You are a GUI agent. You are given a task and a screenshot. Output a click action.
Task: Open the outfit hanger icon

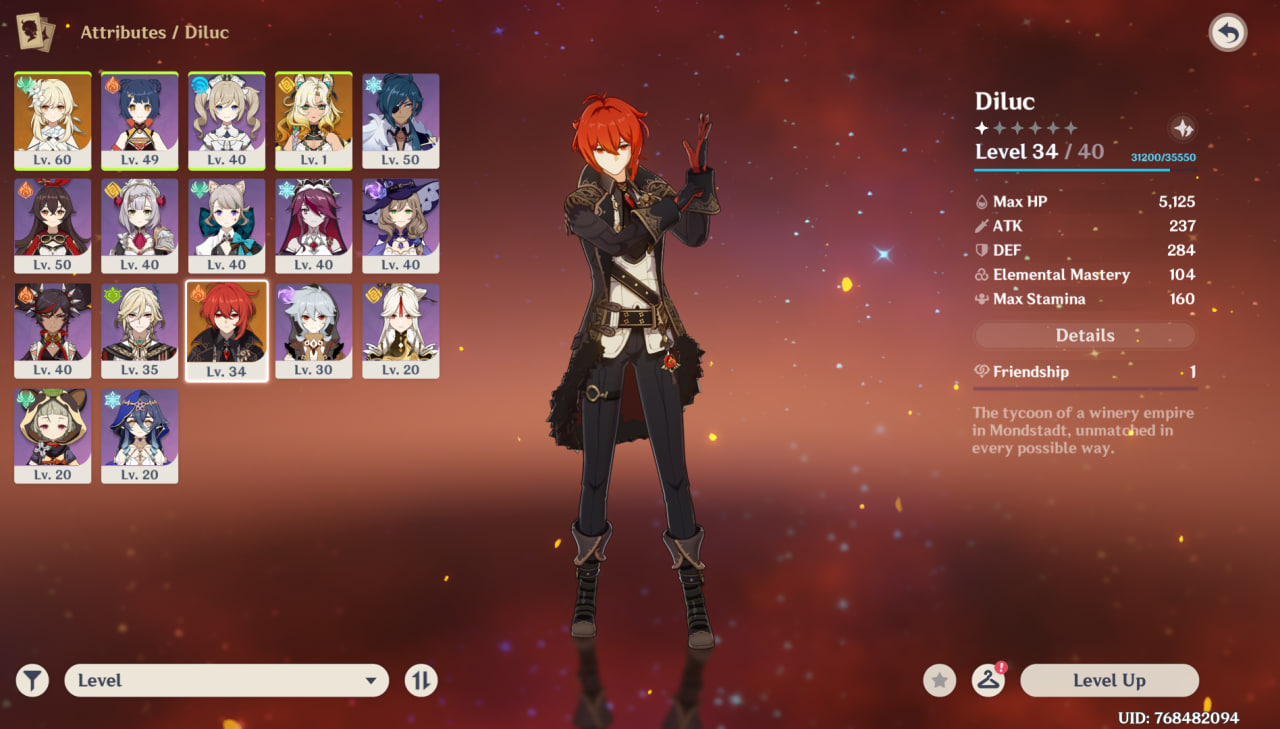tap(988, 680)
